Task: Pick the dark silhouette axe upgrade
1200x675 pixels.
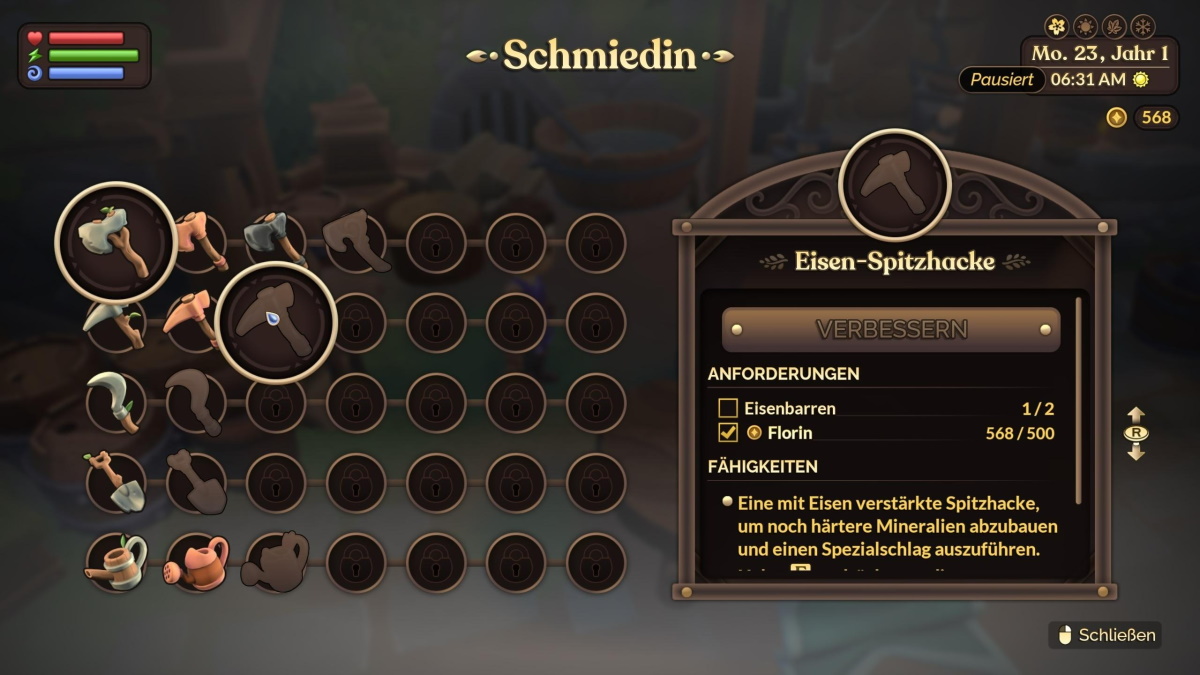Action: click(356, 242)
